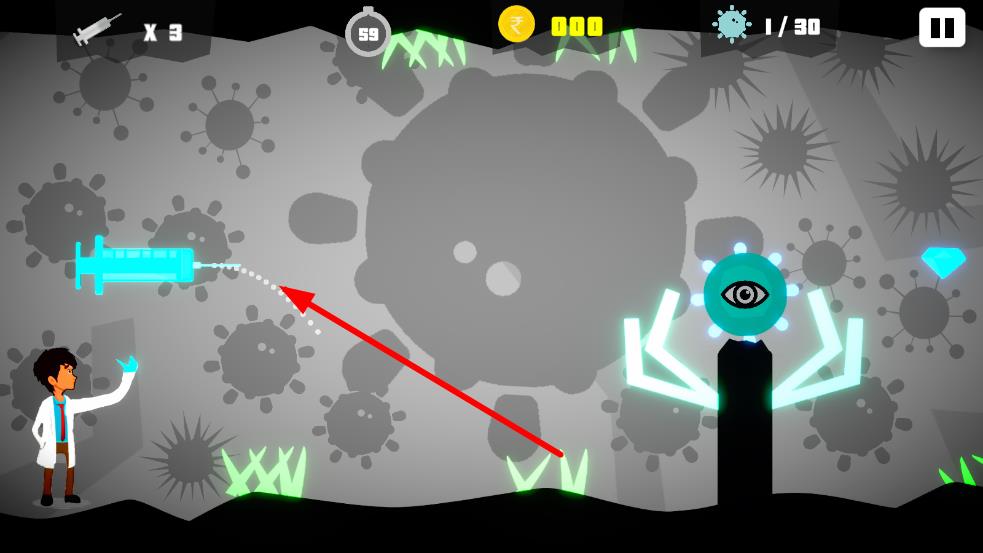Pause the game with the pause button
983x553 pixels.
coord(941,27)
